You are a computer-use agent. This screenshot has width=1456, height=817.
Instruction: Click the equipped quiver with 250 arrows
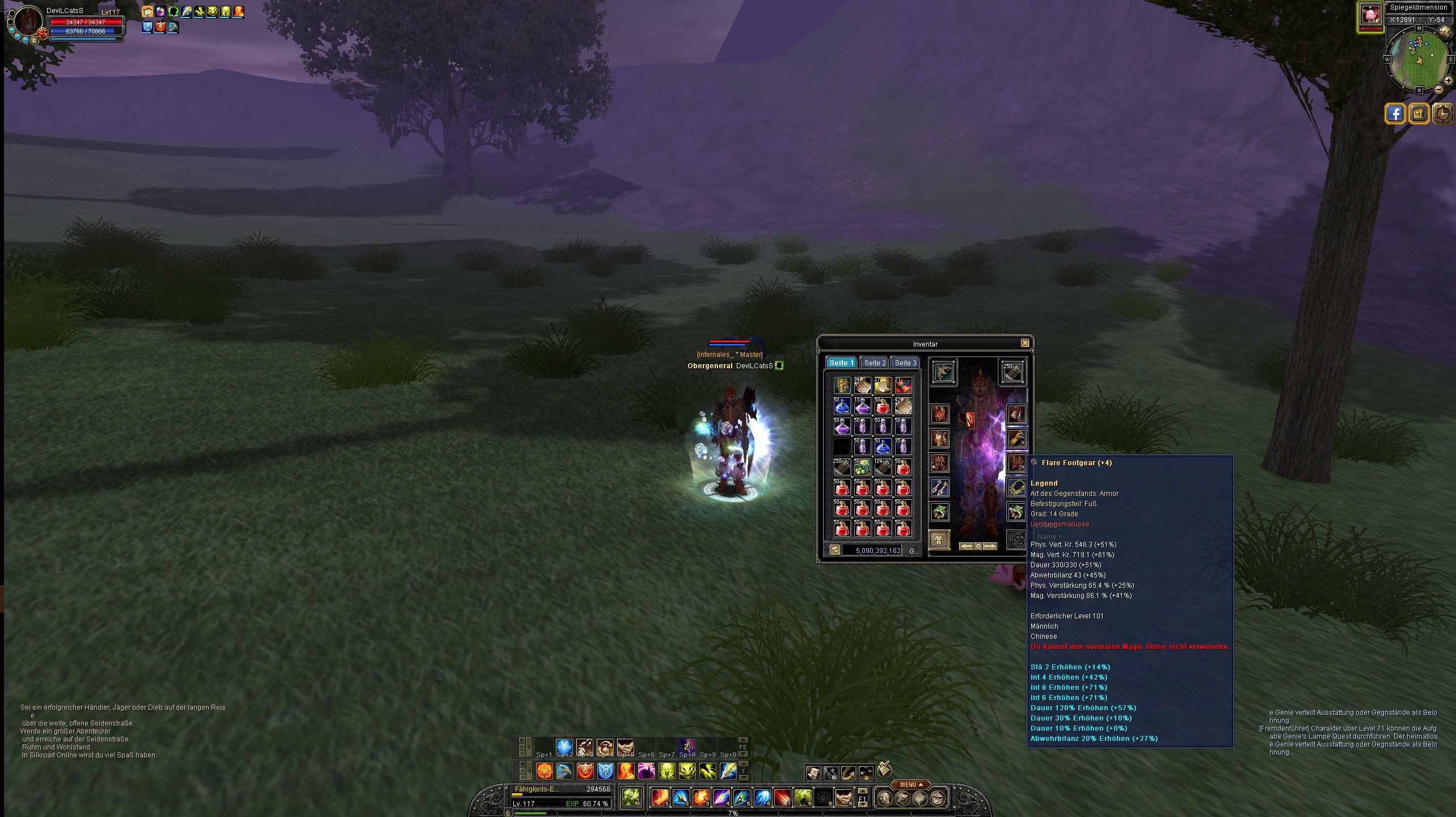click(1012, 372)
